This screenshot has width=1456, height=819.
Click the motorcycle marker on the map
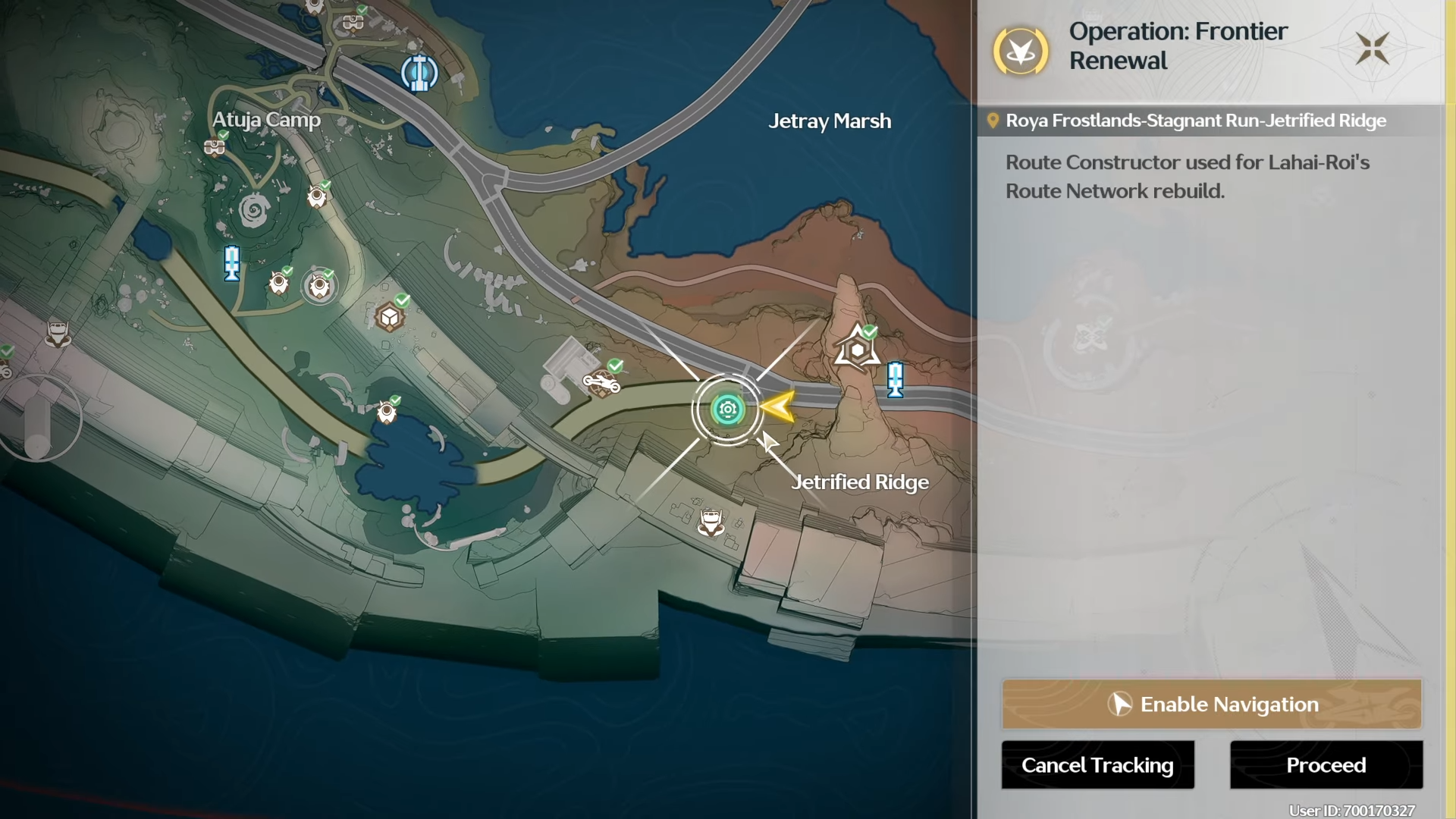click(x=601, y=383)
